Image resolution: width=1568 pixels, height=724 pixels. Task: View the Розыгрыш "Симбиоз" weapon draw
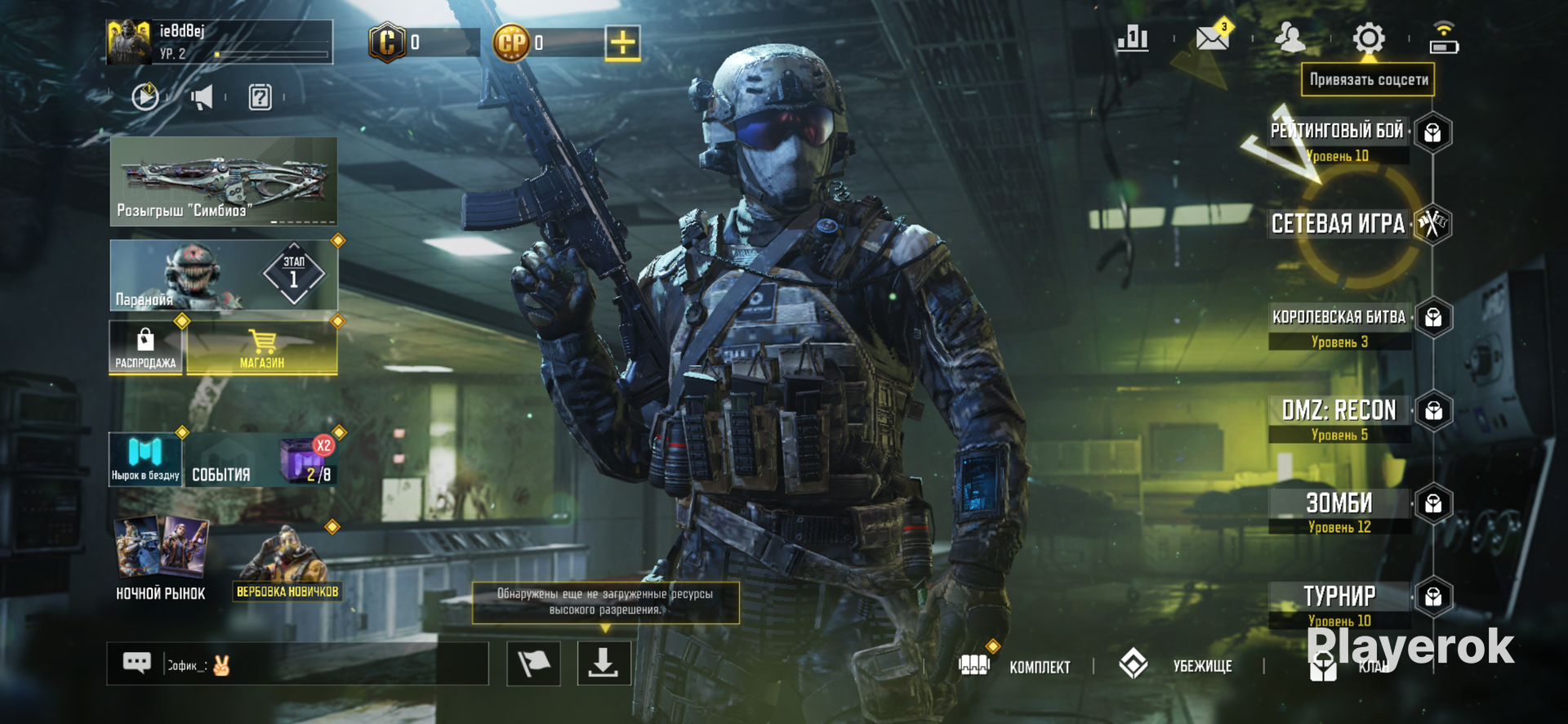pos(224,181)
